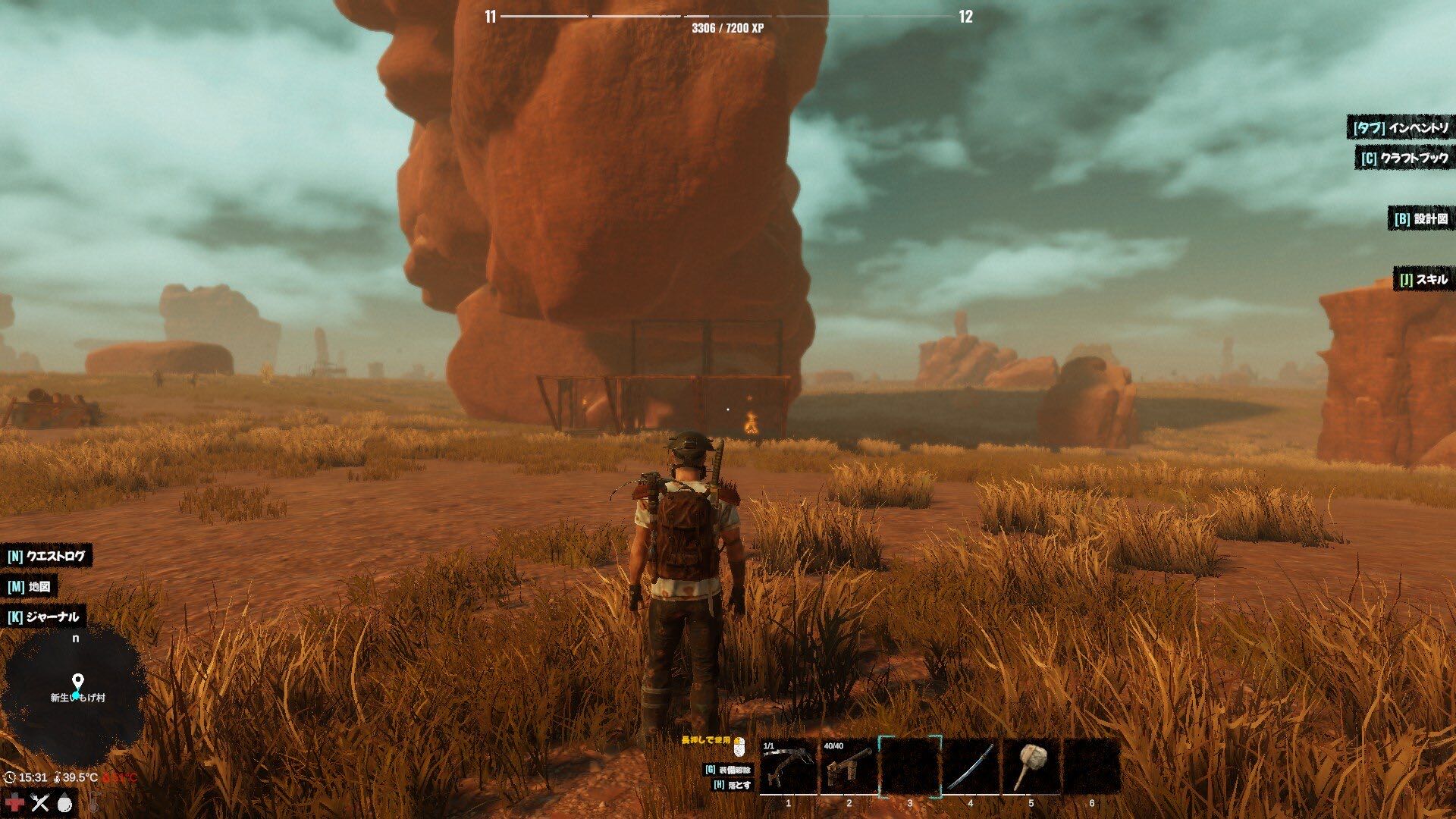Select the stone mallet hotbar slot

(x=1031, y=767)
